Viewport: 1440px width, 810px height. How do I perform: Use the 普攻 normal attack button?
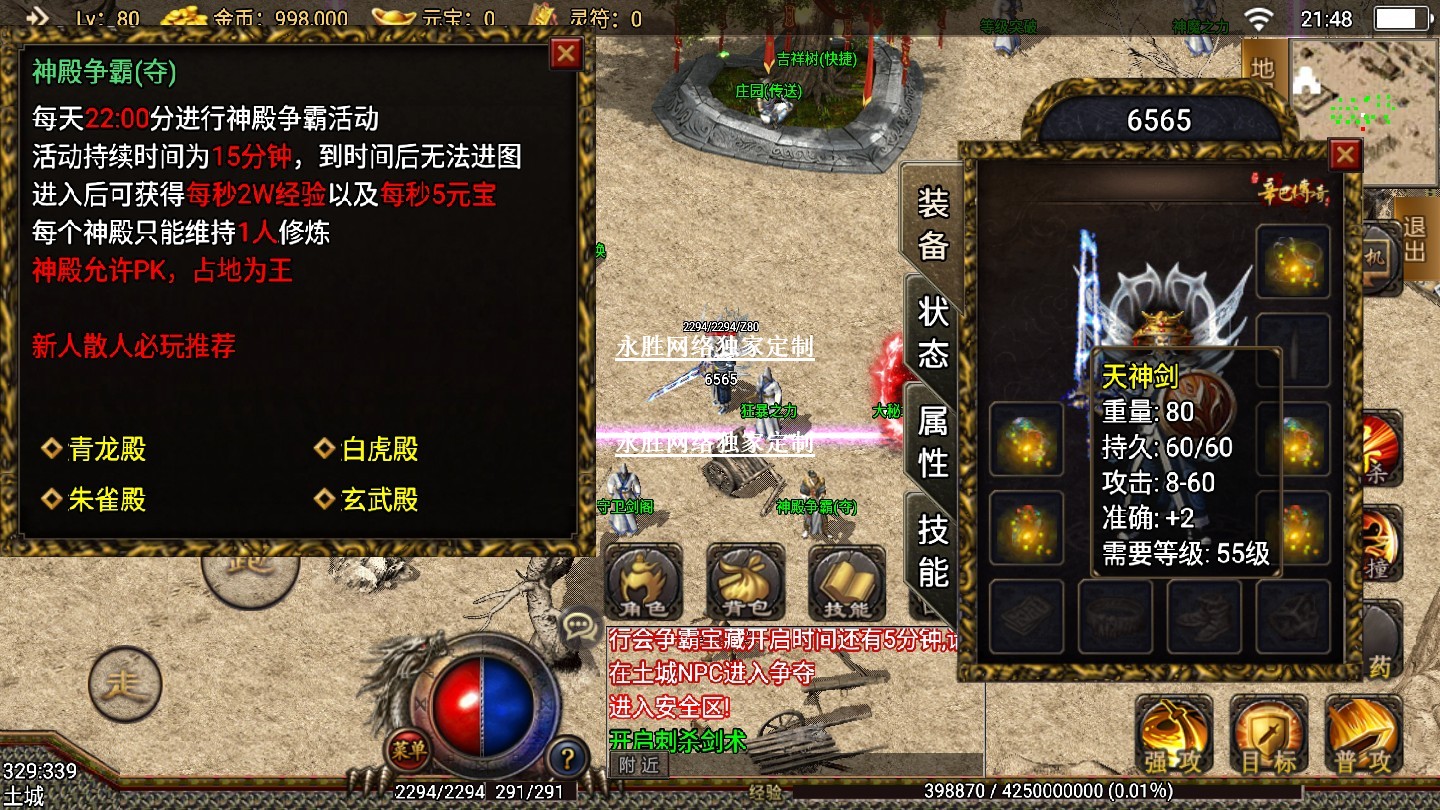[1364, 736]
